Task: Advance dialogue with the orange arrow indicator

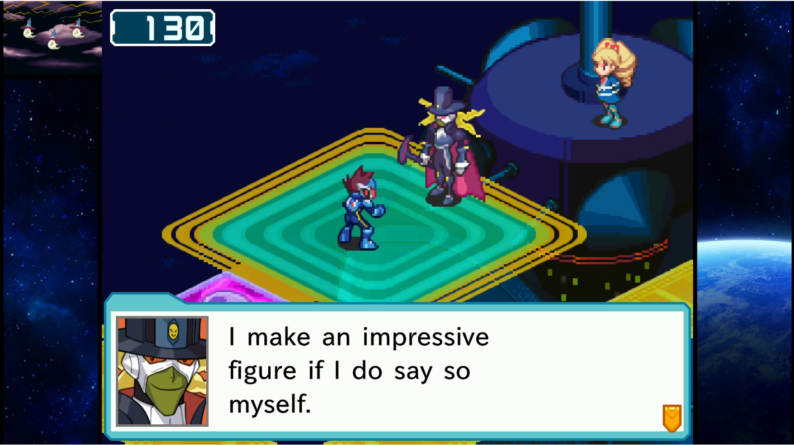Action: pos(672,416)
